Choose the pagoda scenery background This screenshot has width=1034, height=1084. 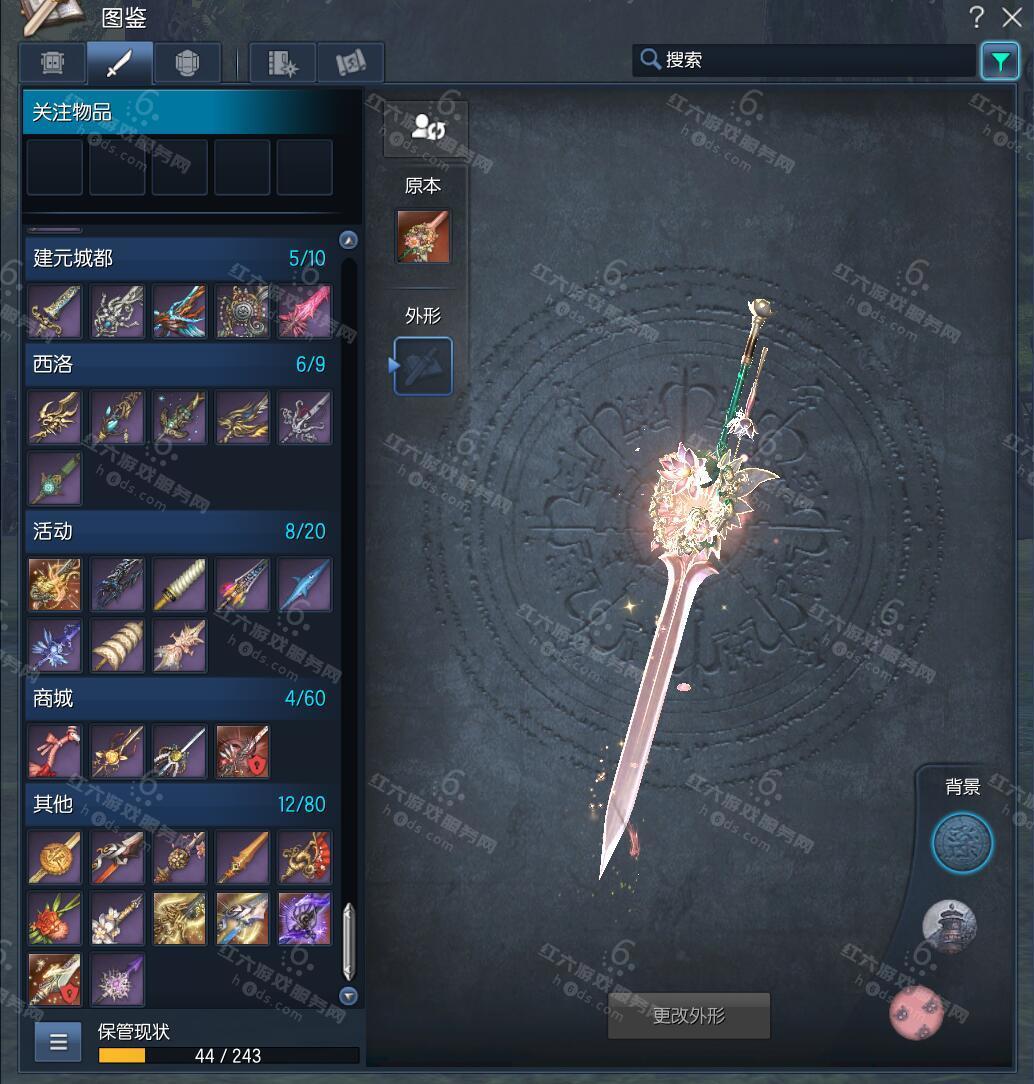pyautogui.click(x=949, y=927)
